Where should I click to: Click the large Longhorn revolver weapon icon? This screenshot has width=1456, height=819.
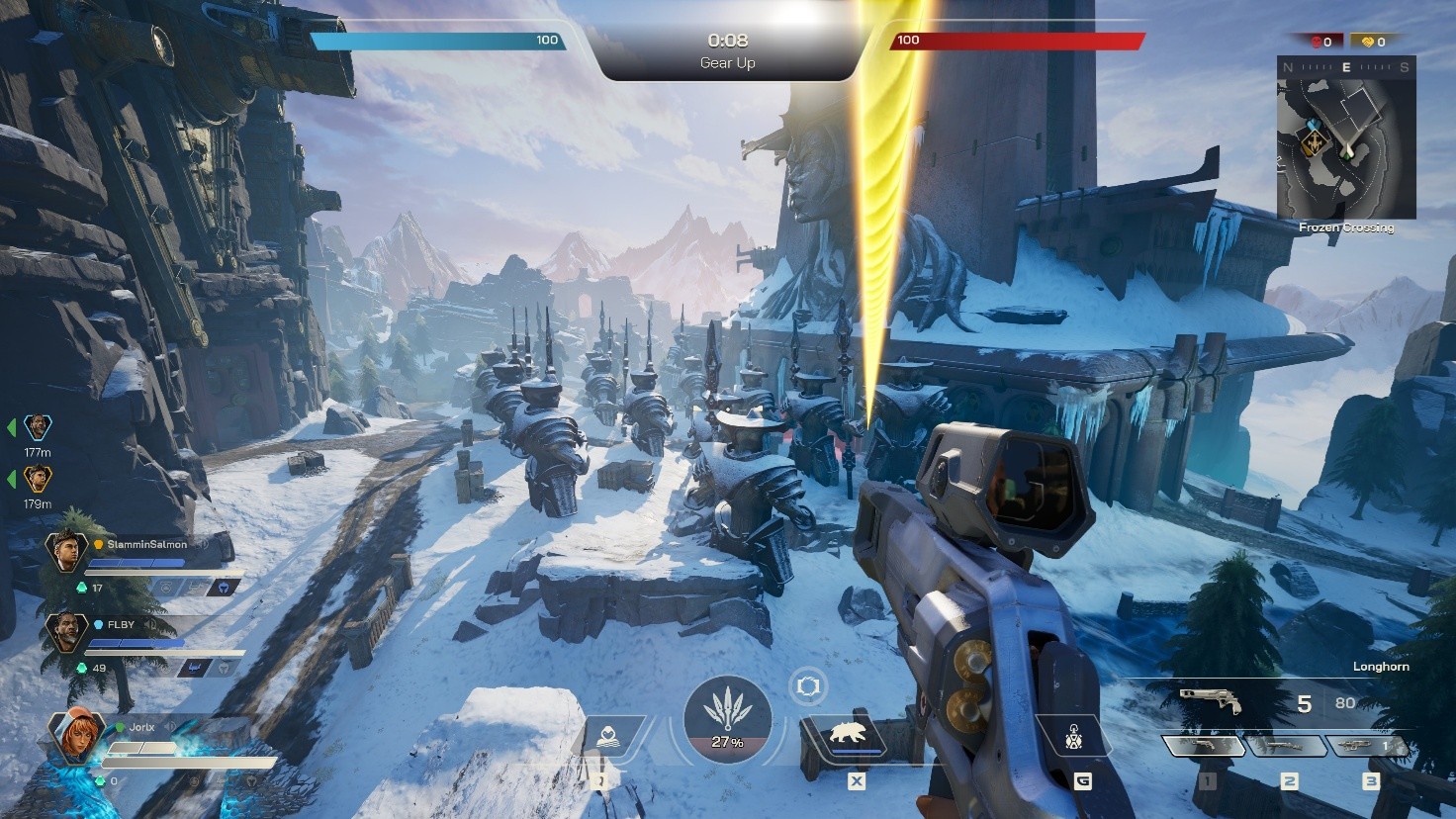coord(1213,700)
